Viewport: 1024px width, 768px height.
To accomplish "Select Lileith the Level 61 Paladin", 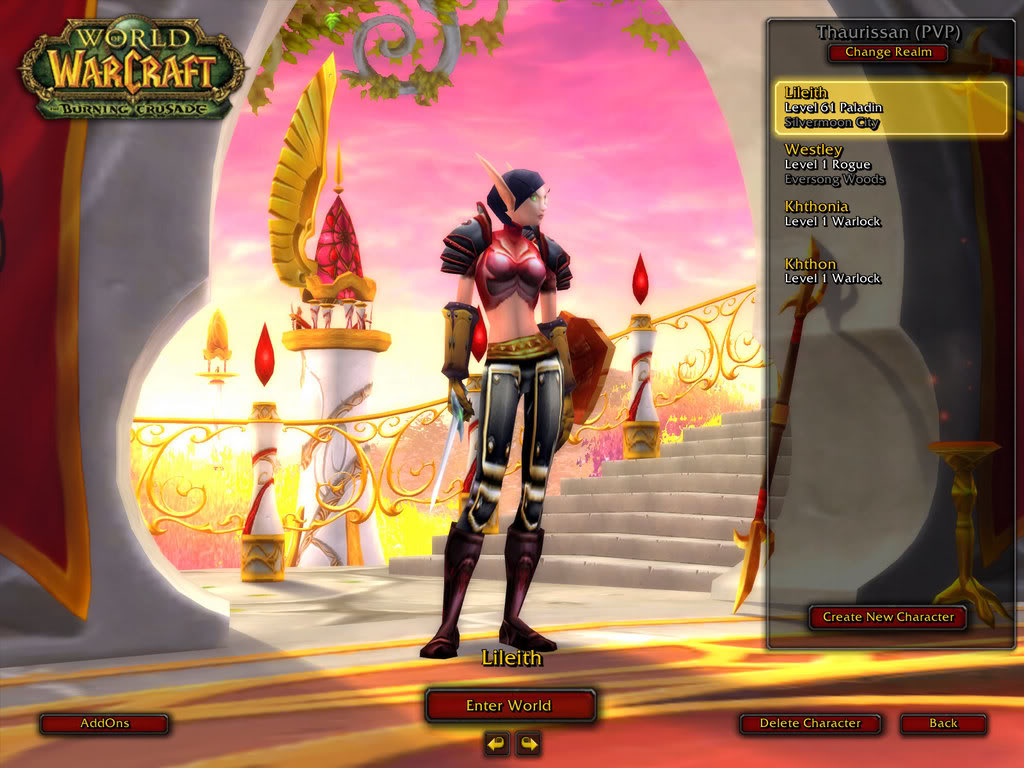I will pos(890,108).
